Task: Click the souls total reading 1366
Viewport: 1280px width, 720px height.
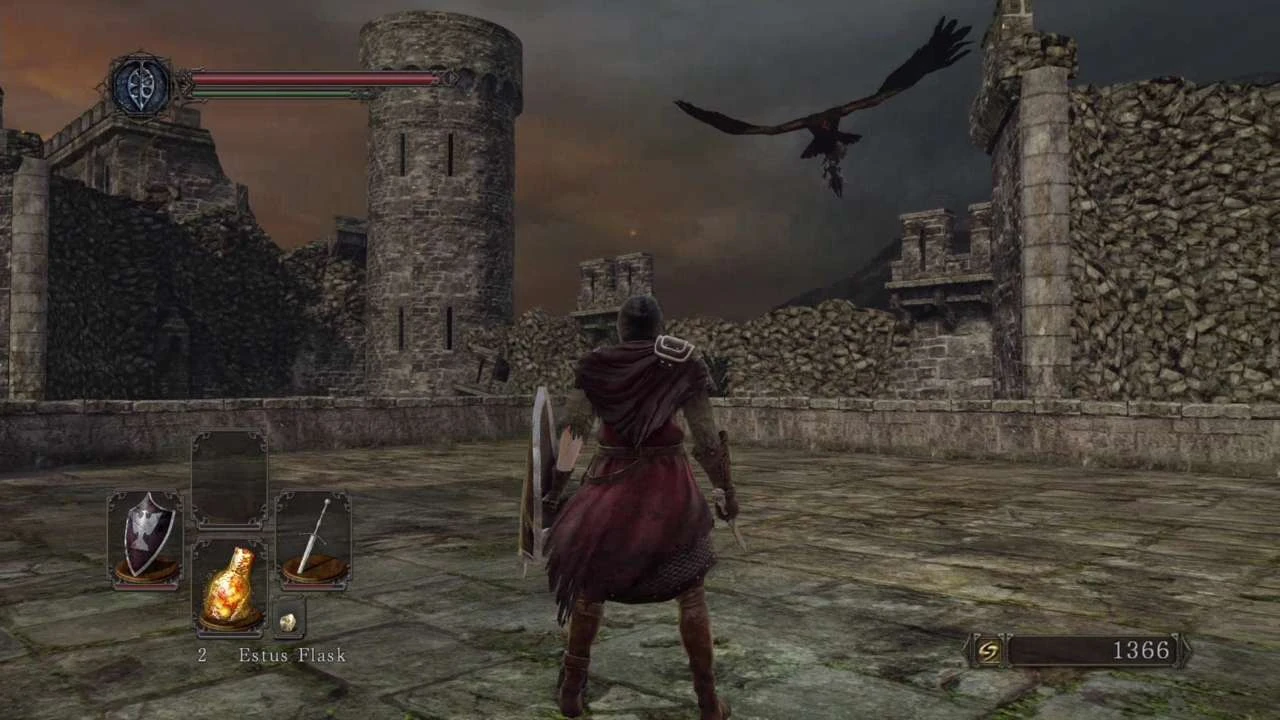Action: tap(1142, 650)
